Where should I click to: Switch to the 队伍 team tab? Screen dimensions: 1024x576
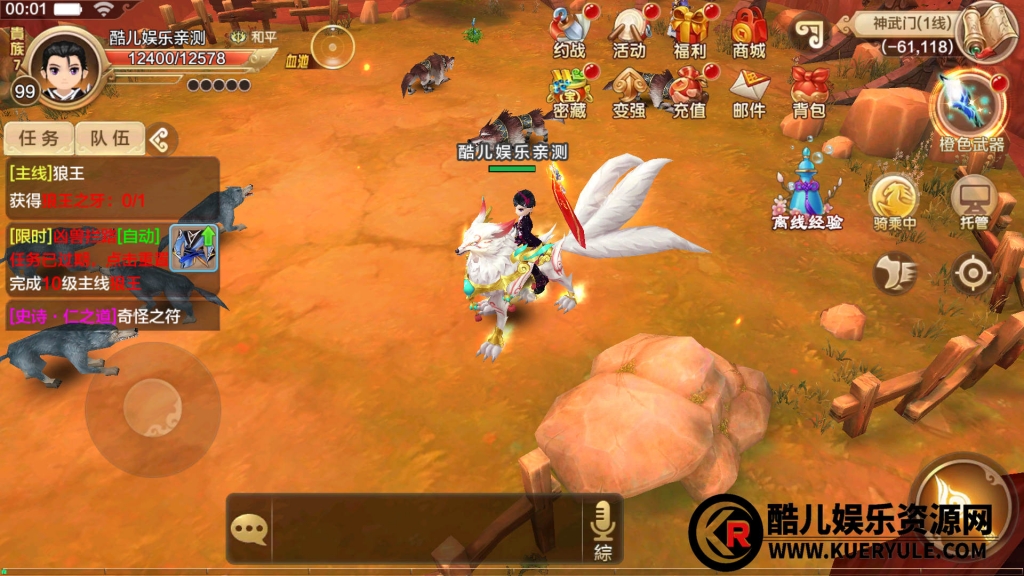tap(110, 139)
